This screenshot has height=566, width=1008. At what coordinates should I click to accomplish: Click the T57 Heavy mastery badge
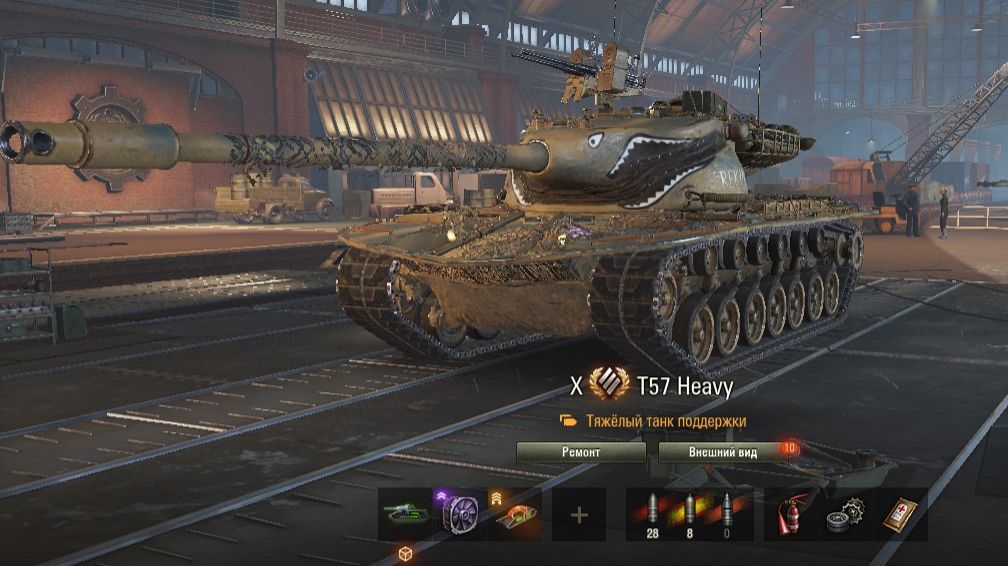point(608,385)
